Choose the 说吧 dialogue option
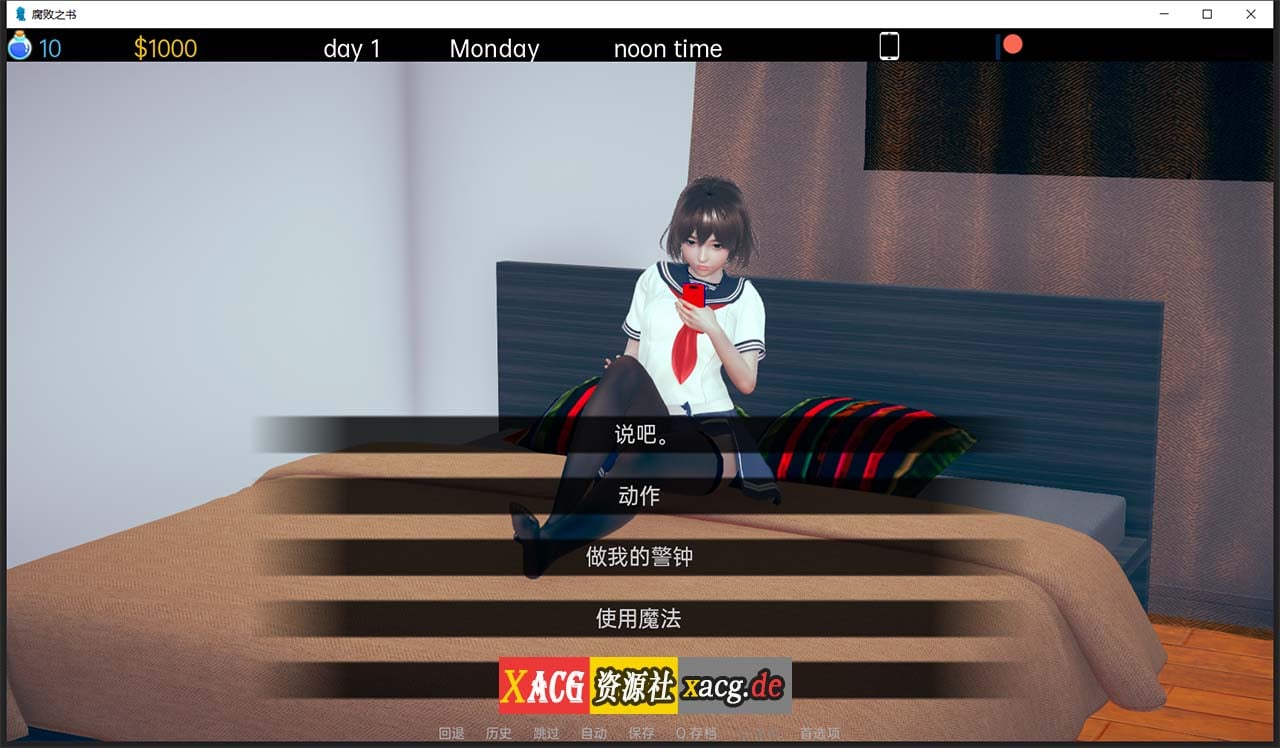1280x748 pixels. 640,433
